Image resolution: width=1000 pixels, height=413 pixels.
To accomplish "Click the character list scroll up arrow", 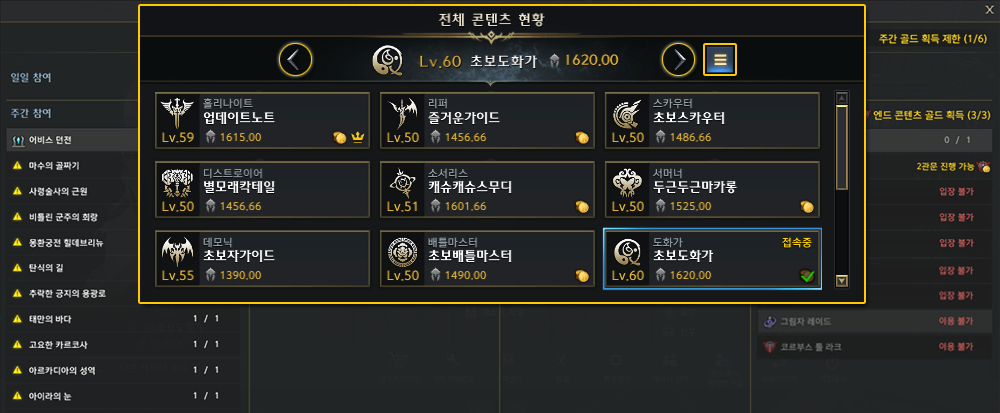I will coord(842,98).
